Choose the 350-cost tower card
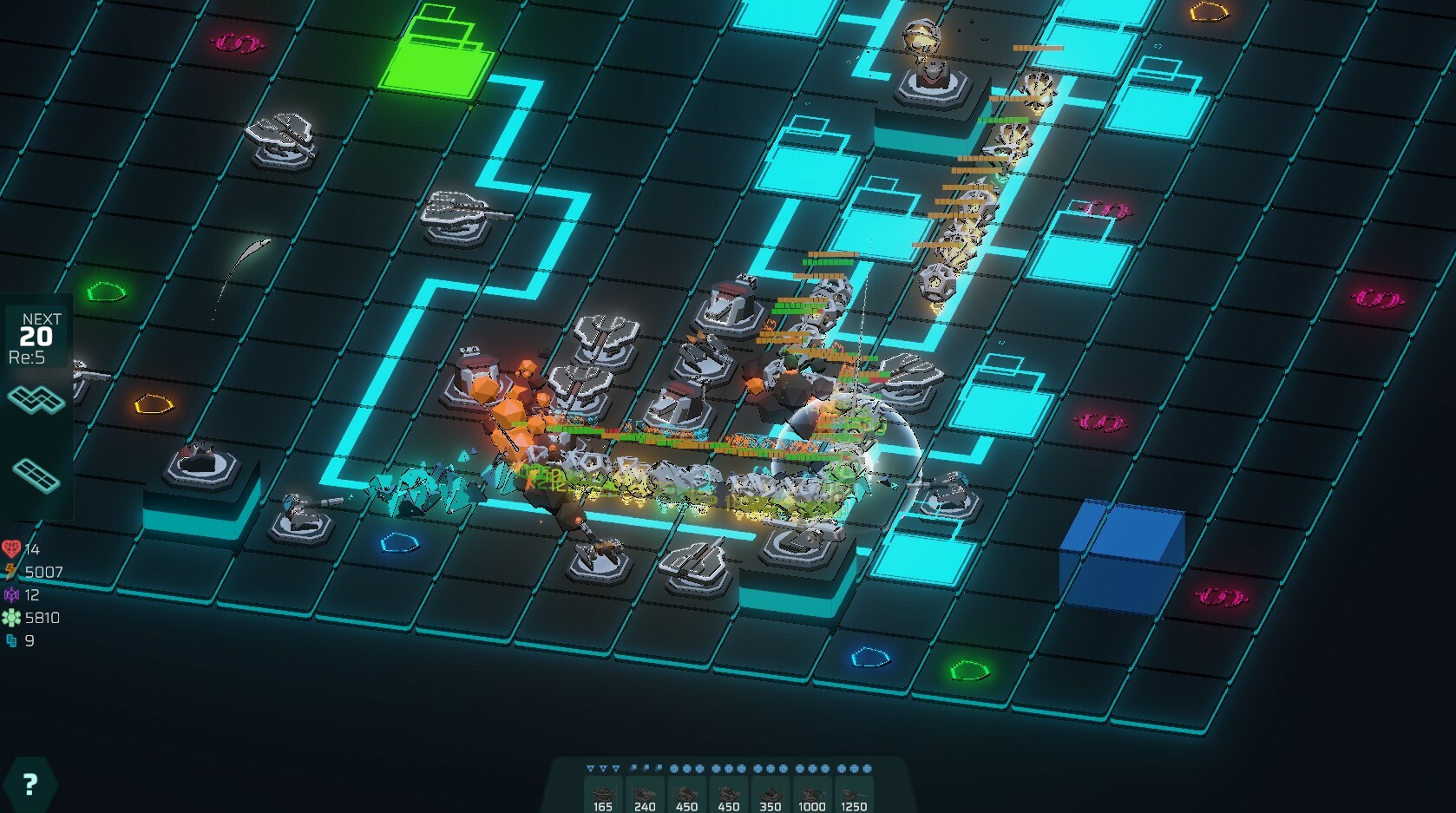This screenshot has width=1456, height=813. [x=770, y=794]
